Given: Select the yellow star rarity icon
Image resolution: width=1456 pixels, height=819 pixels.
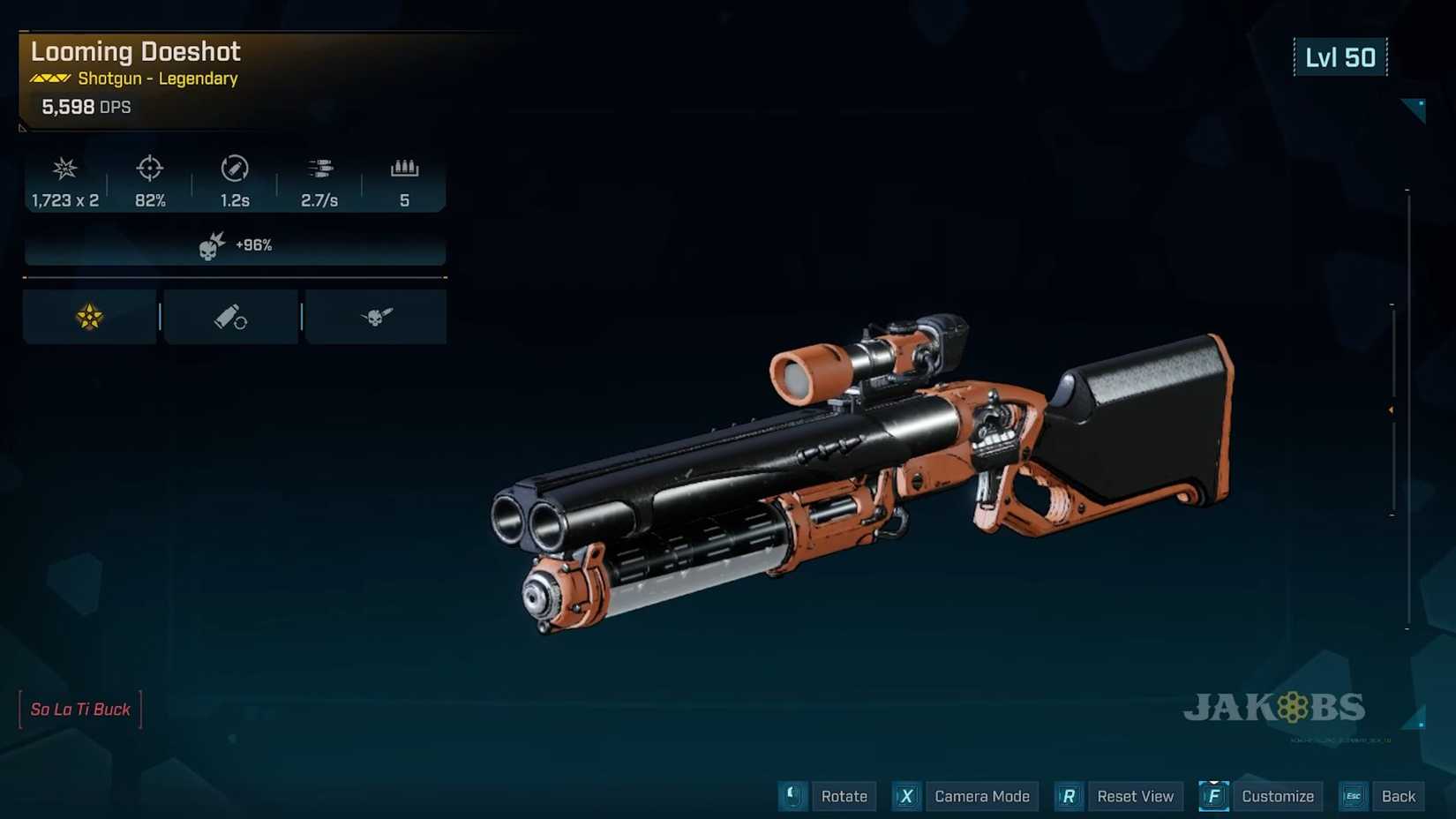Looking at the screenshot, I should coord(87,316).
